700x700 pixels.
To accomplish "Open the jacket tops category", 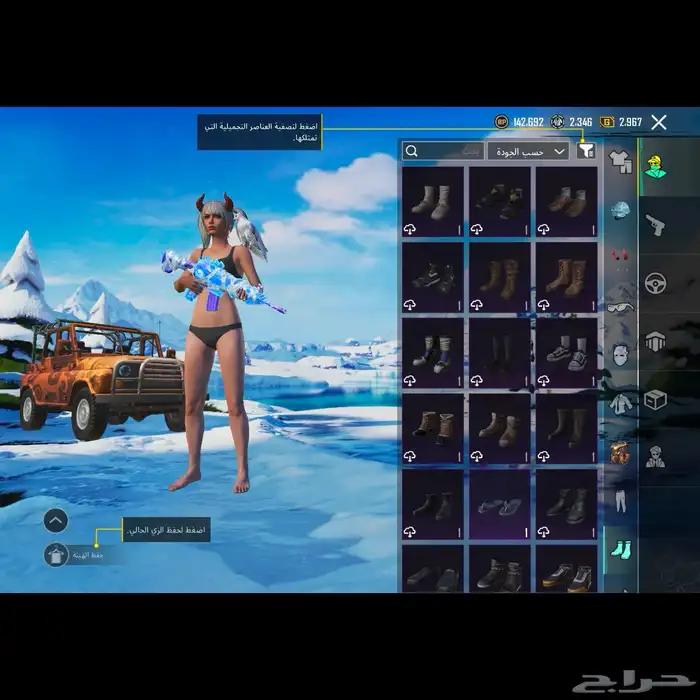I will (620, 402).
